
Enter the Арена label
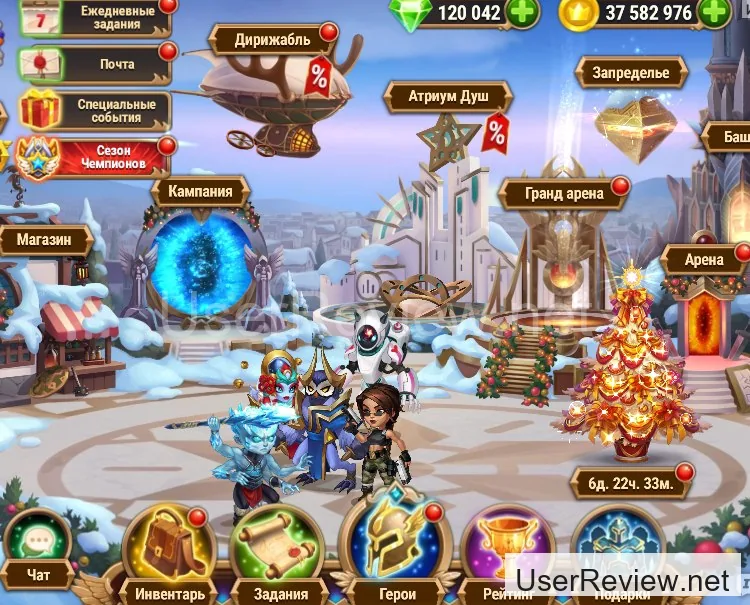pos(704,260)
